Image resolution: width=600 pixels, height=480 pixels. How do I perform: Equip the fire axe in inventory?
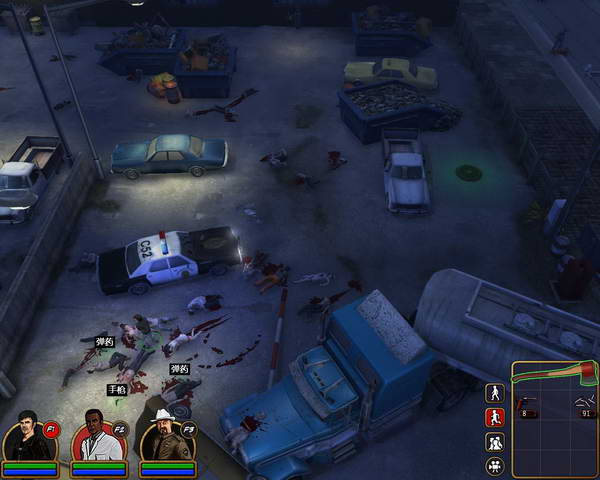553,375
